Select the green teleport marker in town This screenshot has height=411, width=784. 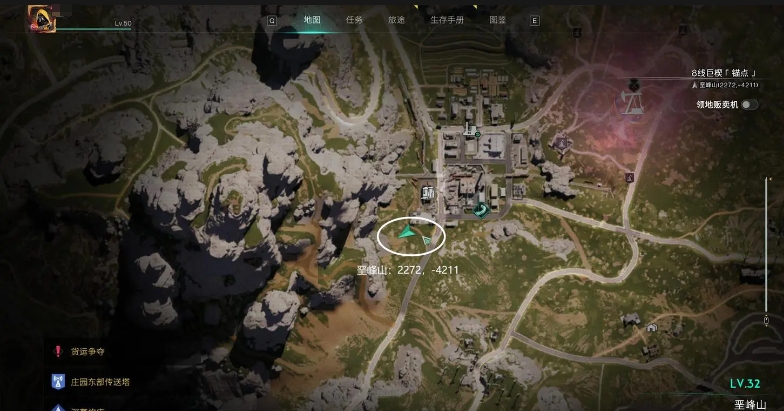pos(481,208)
